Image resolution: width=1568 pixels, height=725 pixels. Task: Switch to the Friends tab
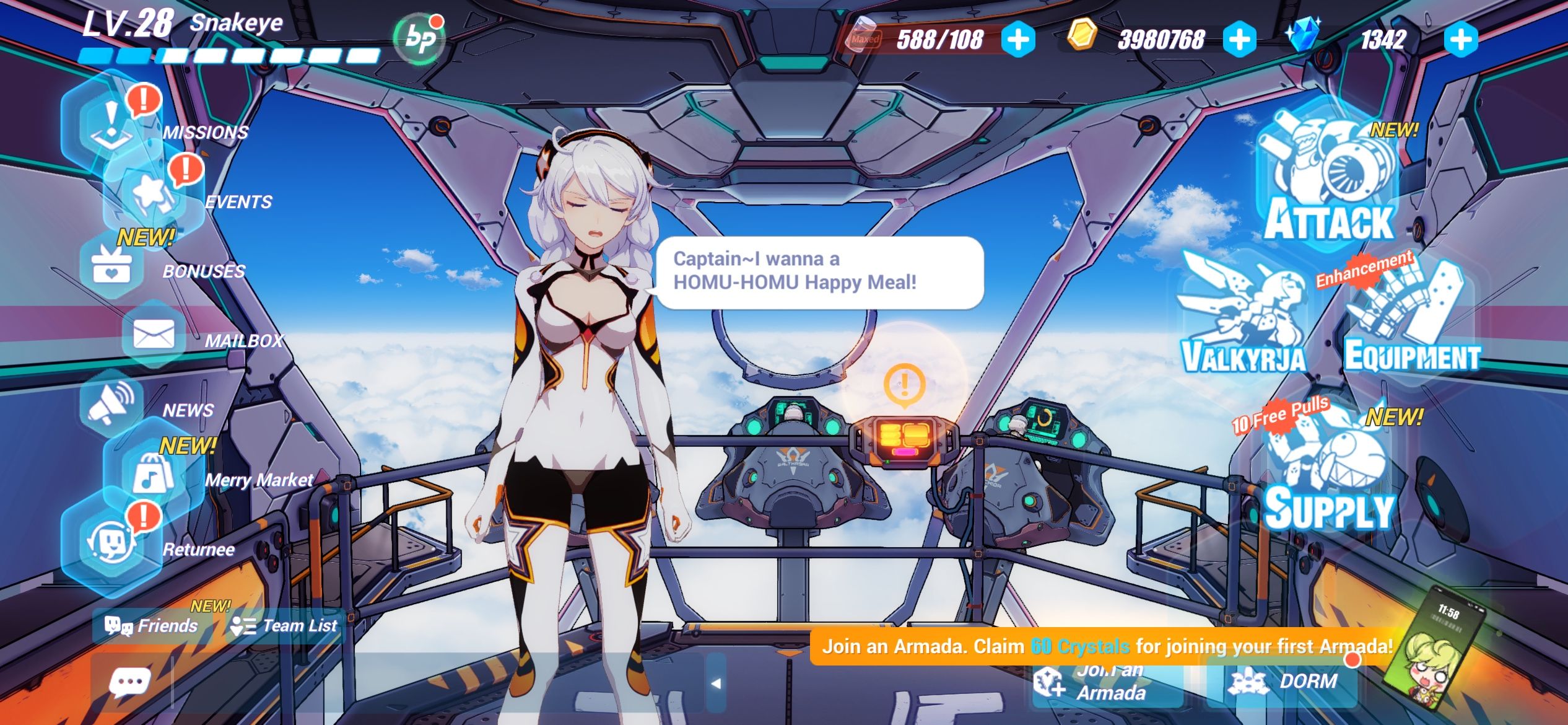[x=152, y=626]
